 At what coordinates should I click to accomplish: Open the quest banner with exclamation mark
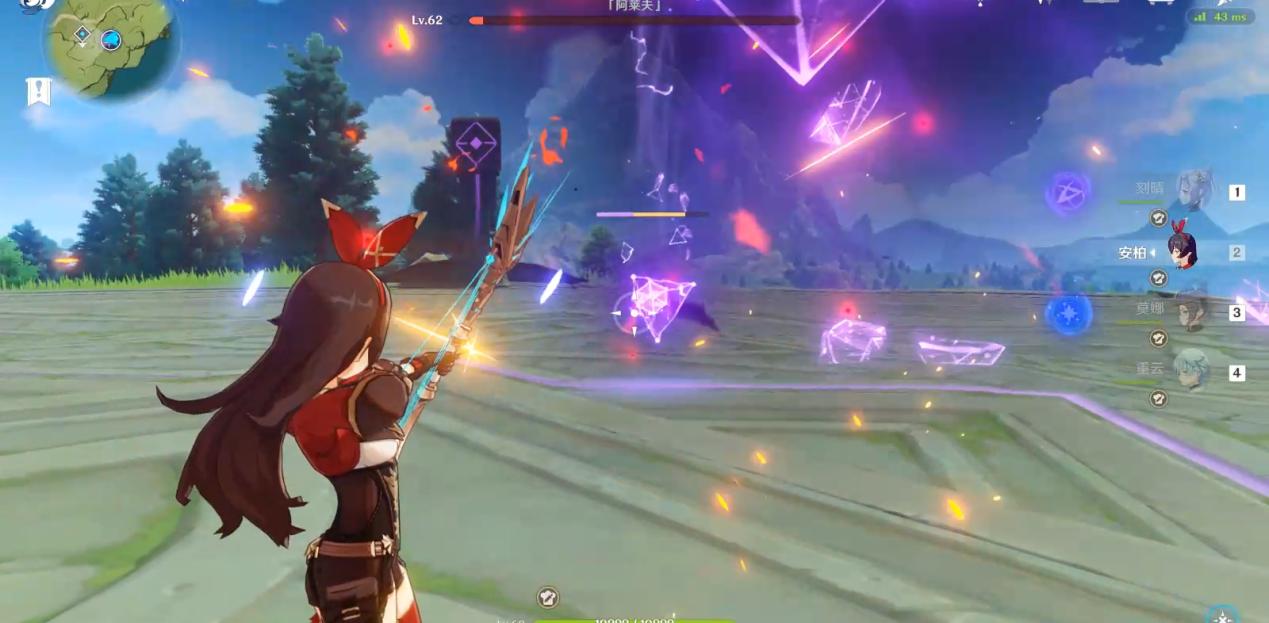coord(38,91)
